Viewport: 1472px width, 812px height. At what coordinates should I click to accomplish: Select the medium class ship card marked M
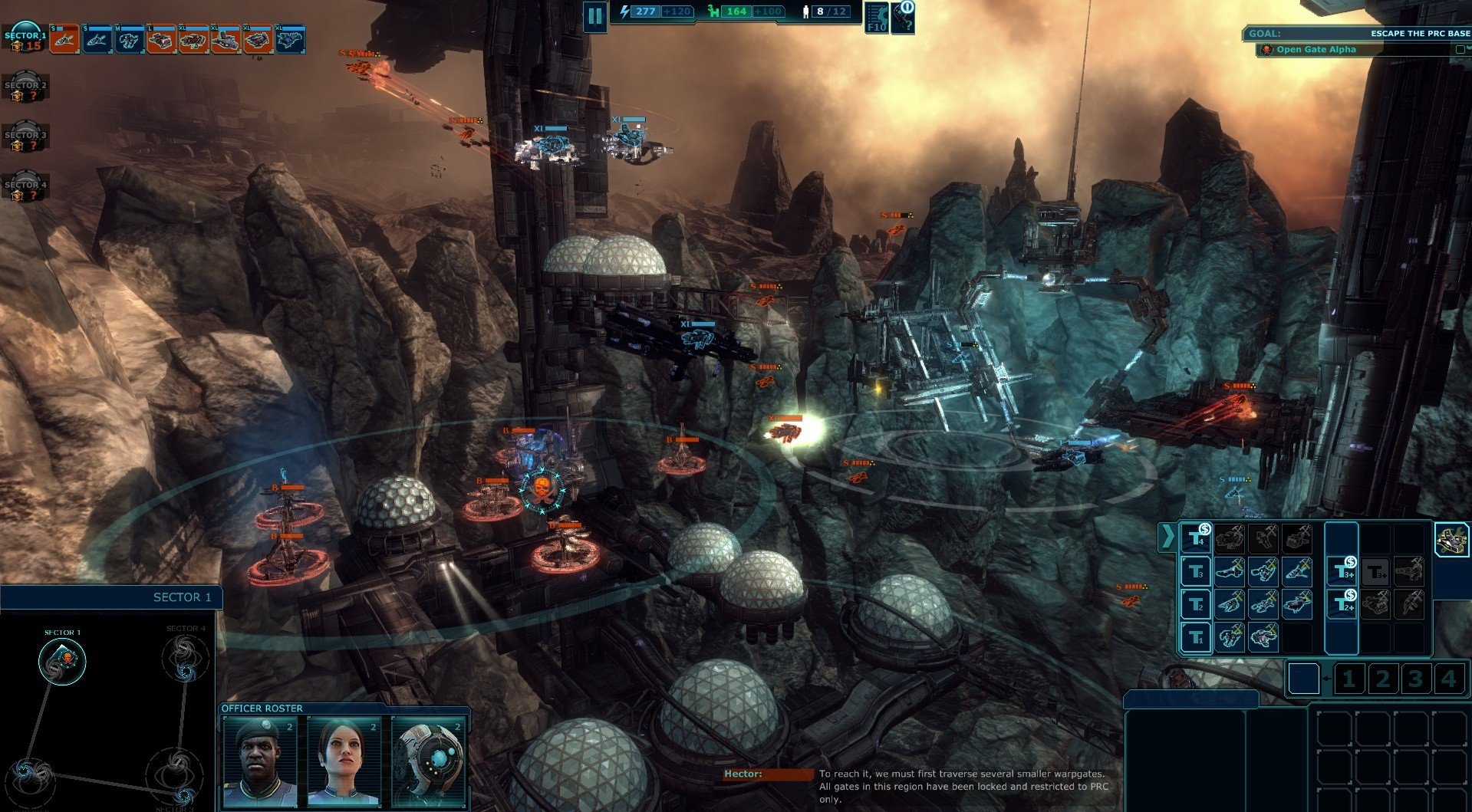[128, 39]
